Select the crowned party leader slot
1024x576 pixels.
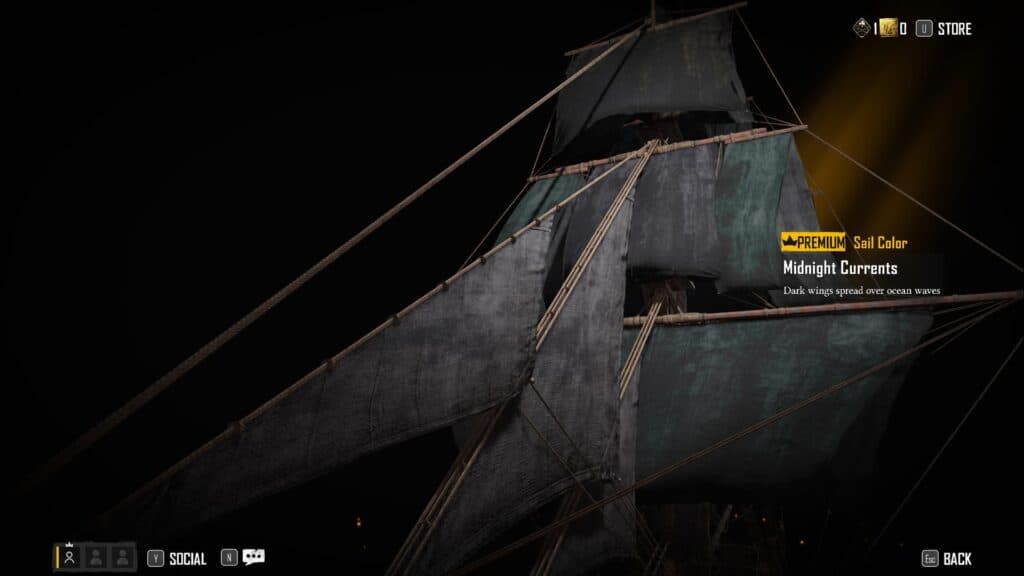(69, 557)
